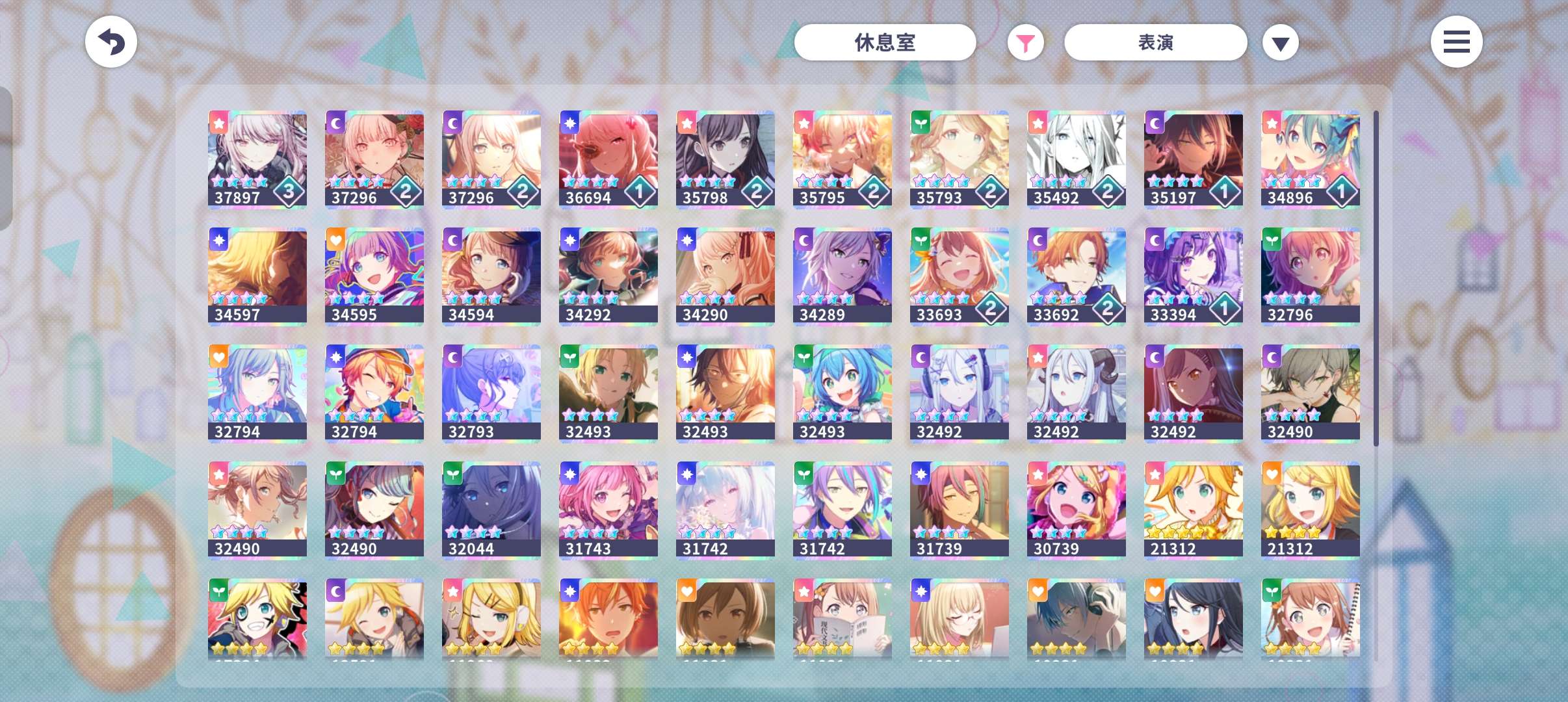Expand the down arrow next to 表演
1568x702 pixels.
(1280, 42)
